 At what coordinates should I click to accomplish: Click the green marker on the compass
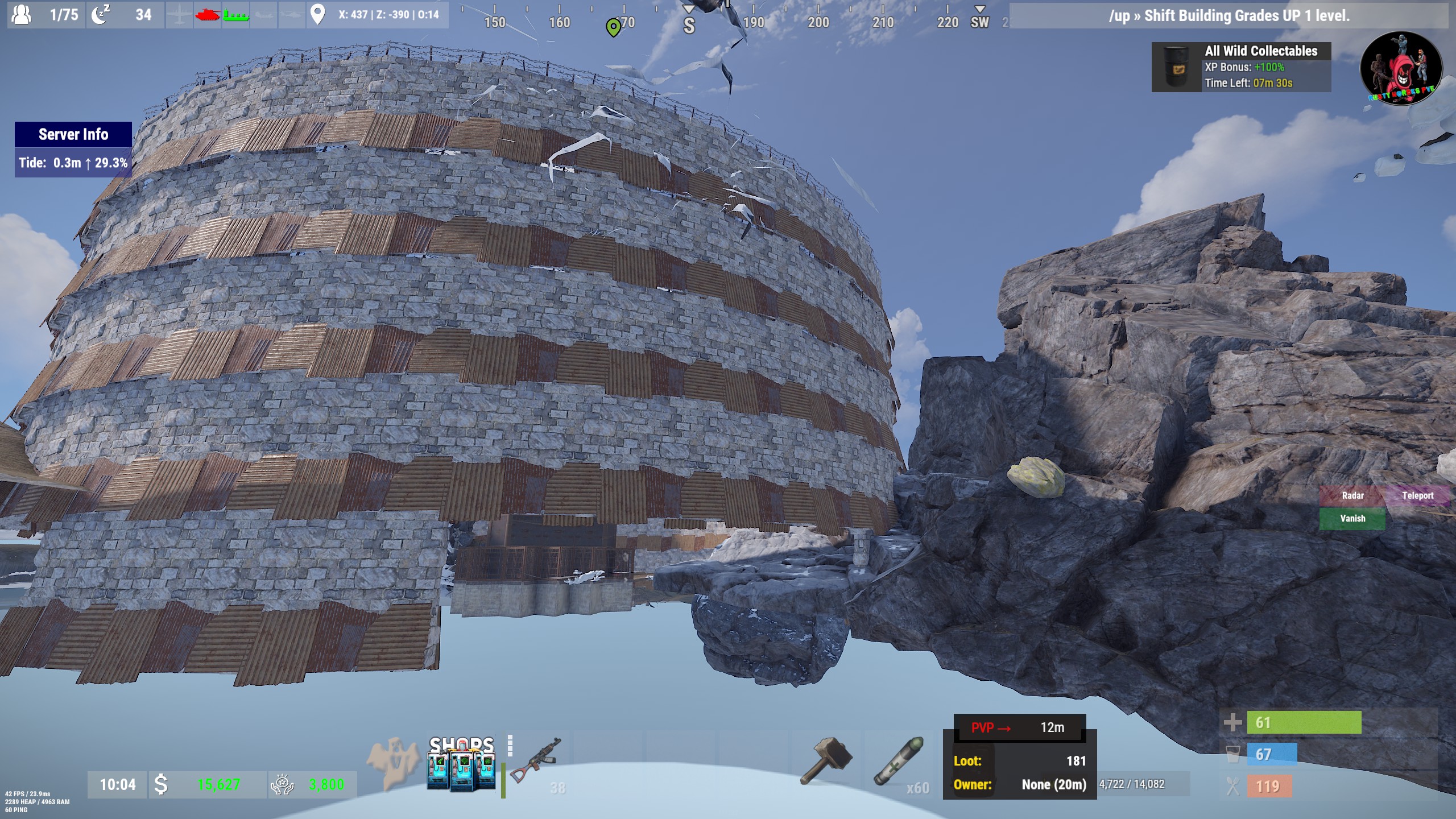[x=613, y=27]
